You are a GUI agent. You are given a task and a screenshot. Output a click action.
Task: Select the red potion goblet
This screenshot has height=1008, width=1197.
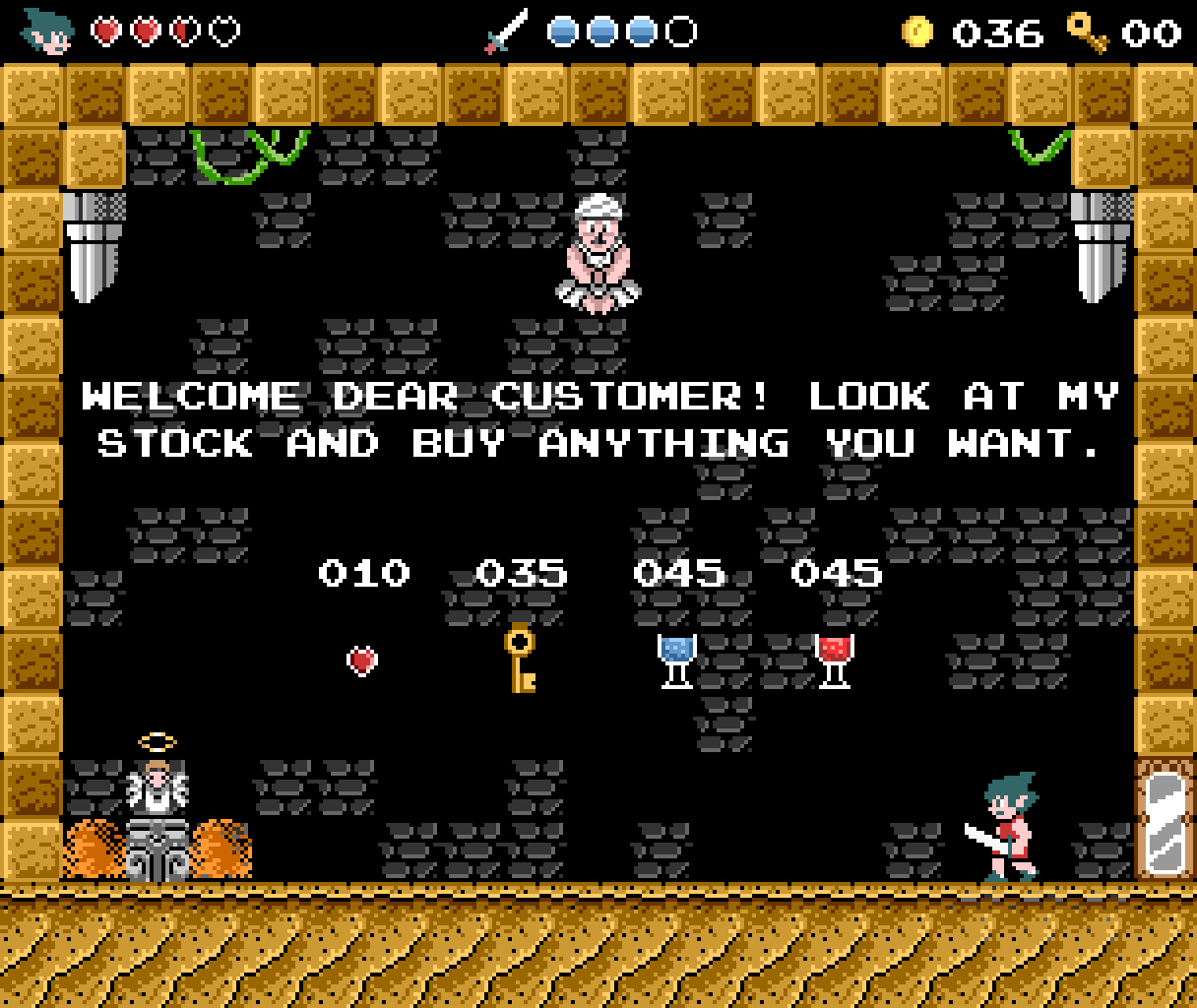pos(834,660)
